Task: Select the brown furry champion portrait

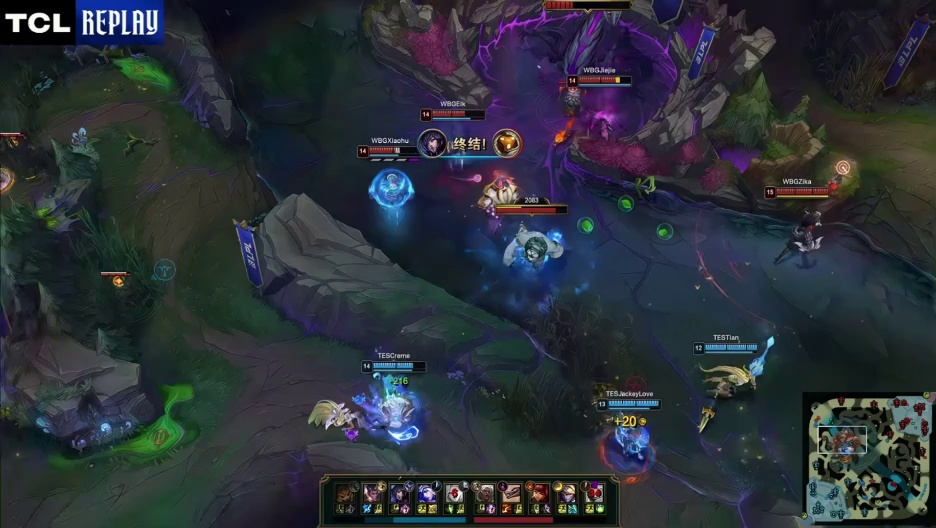Action: coord(344,494)
